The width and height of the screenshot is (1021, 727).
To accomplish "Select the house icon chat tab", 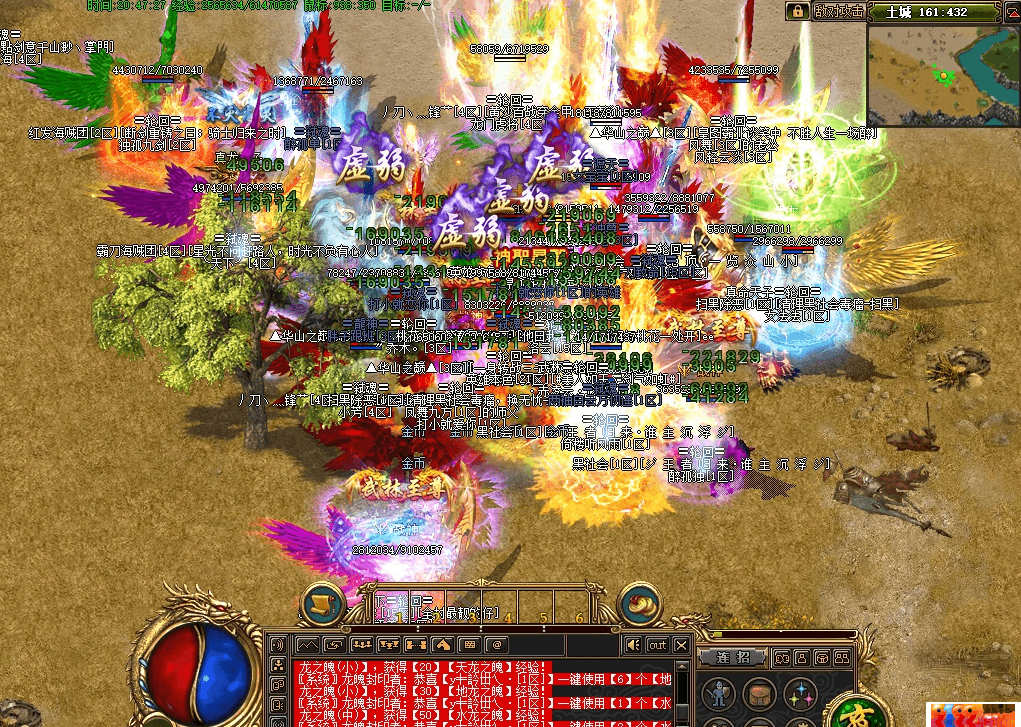I will pyautogui.click(x=442, y=645).
